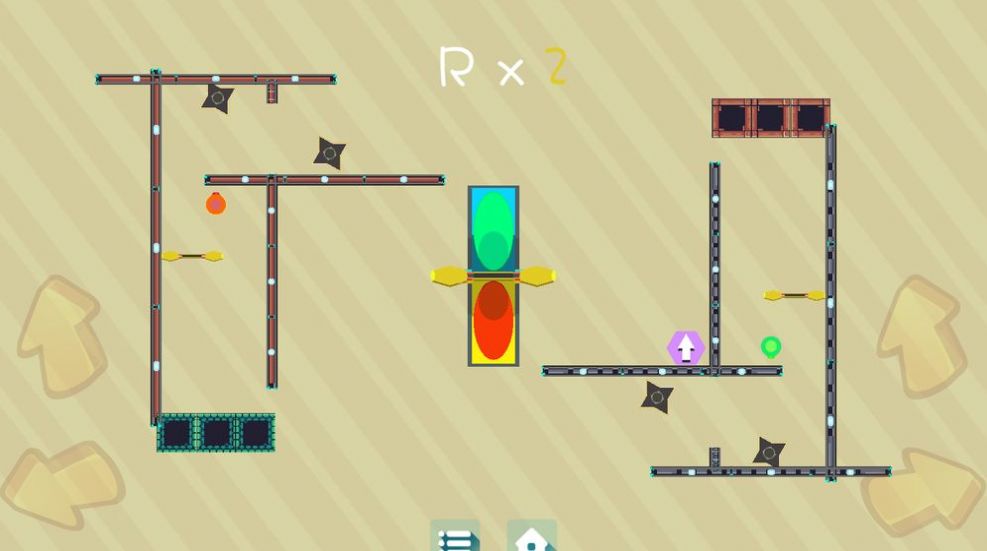The height and width of the screenshot is (551, 987).
Task: Open the level list menu icon
Action: pyautogui.click(x=455, y=538)
